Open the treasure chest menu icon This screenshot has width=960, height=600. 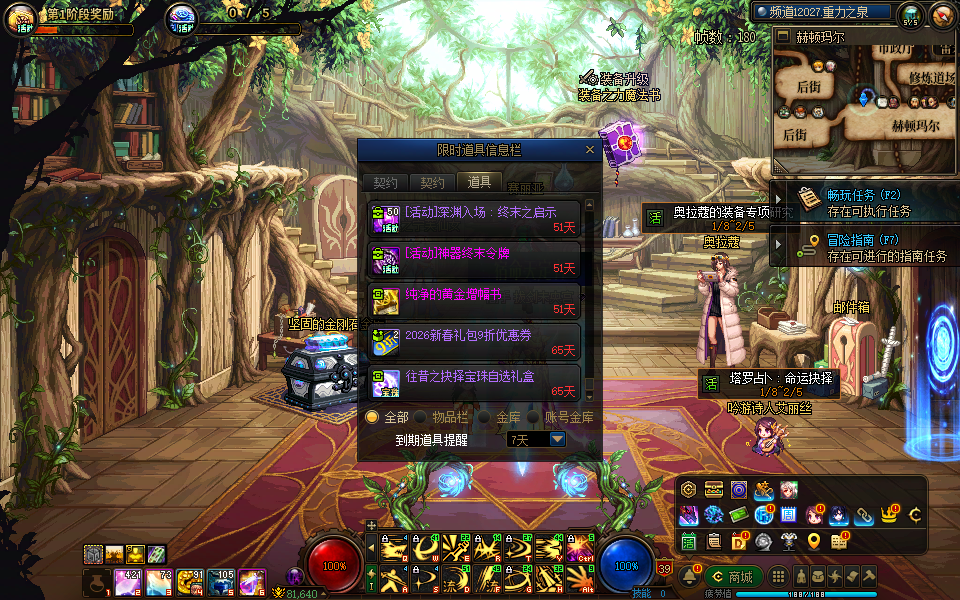pos(714,489)
